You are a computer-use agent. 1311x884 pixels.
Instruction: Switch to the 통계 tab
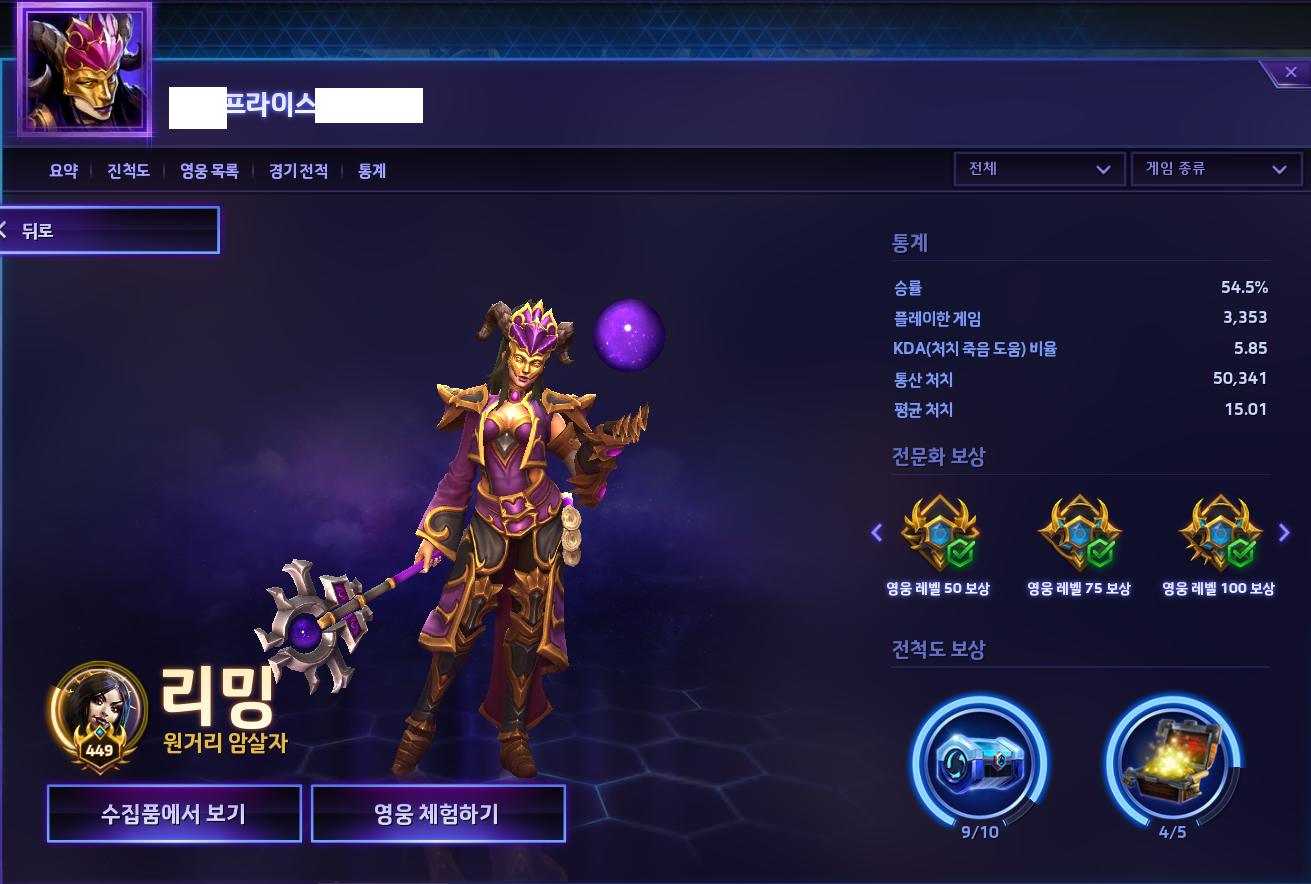click(x=371, y=171)
